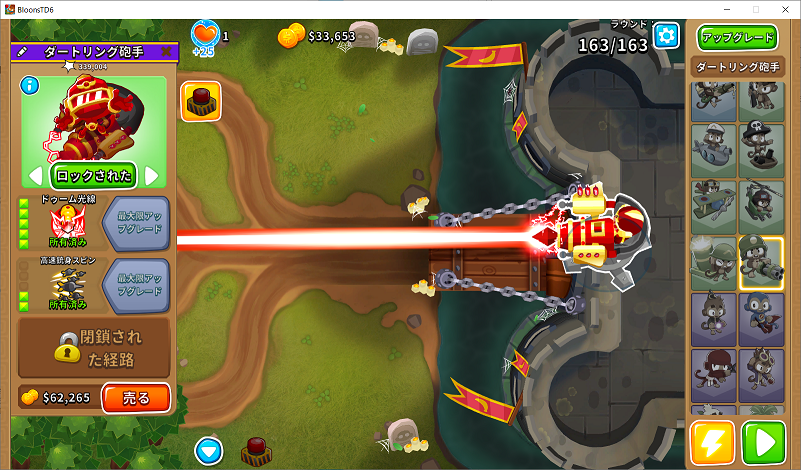
Task: Choose the Mortar Monkey shop tile
Action: [x=713, y=263]
